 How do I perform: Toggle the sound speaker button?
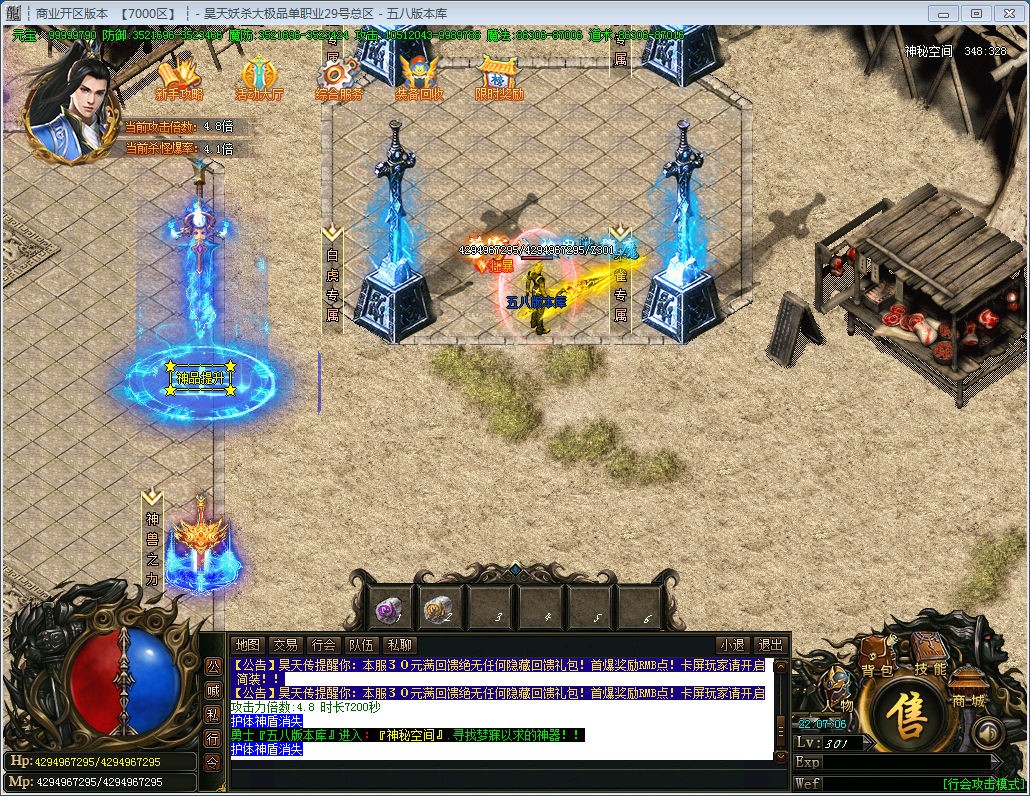(988, 733)
